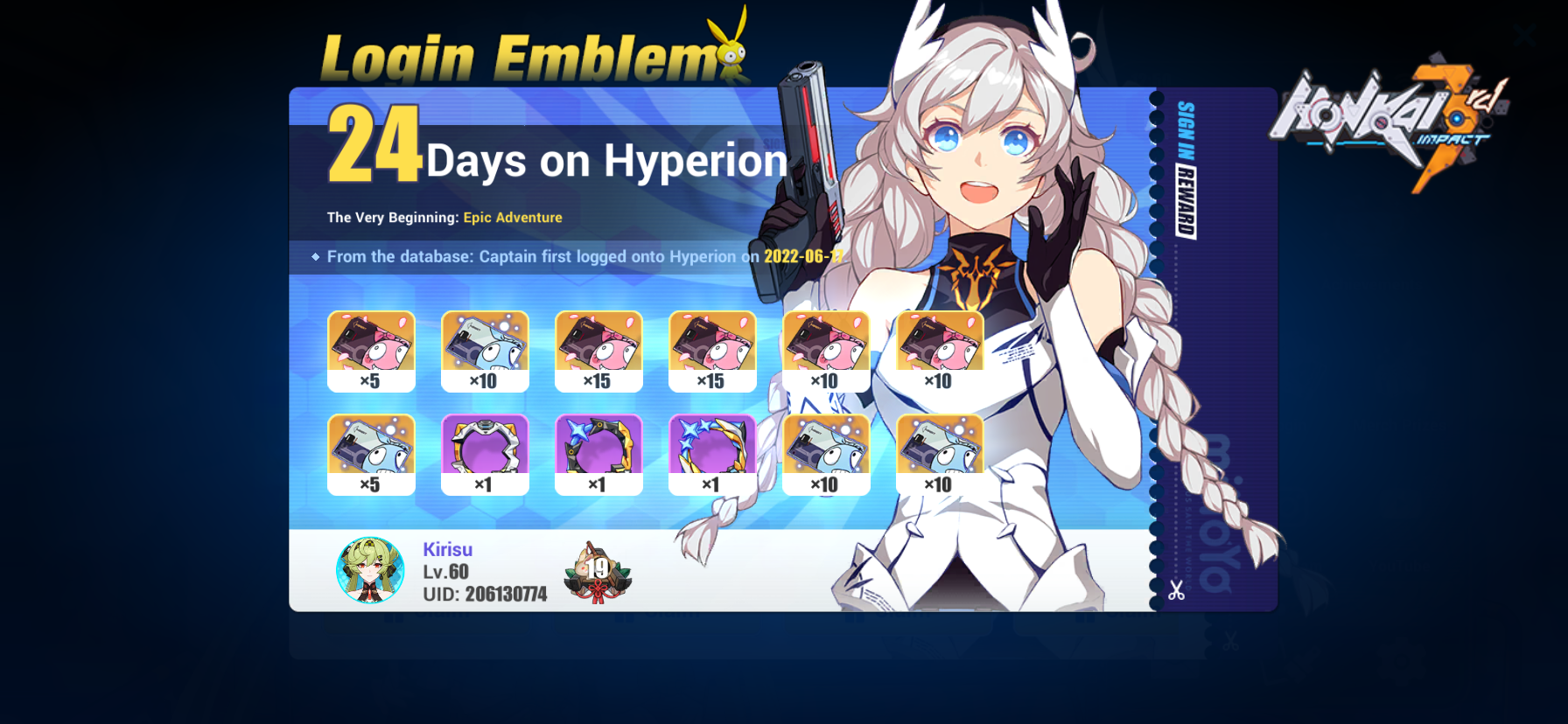Click the scissors icon on the ticket edge
1568x724 pixels.
click(x=1177, y=592)
